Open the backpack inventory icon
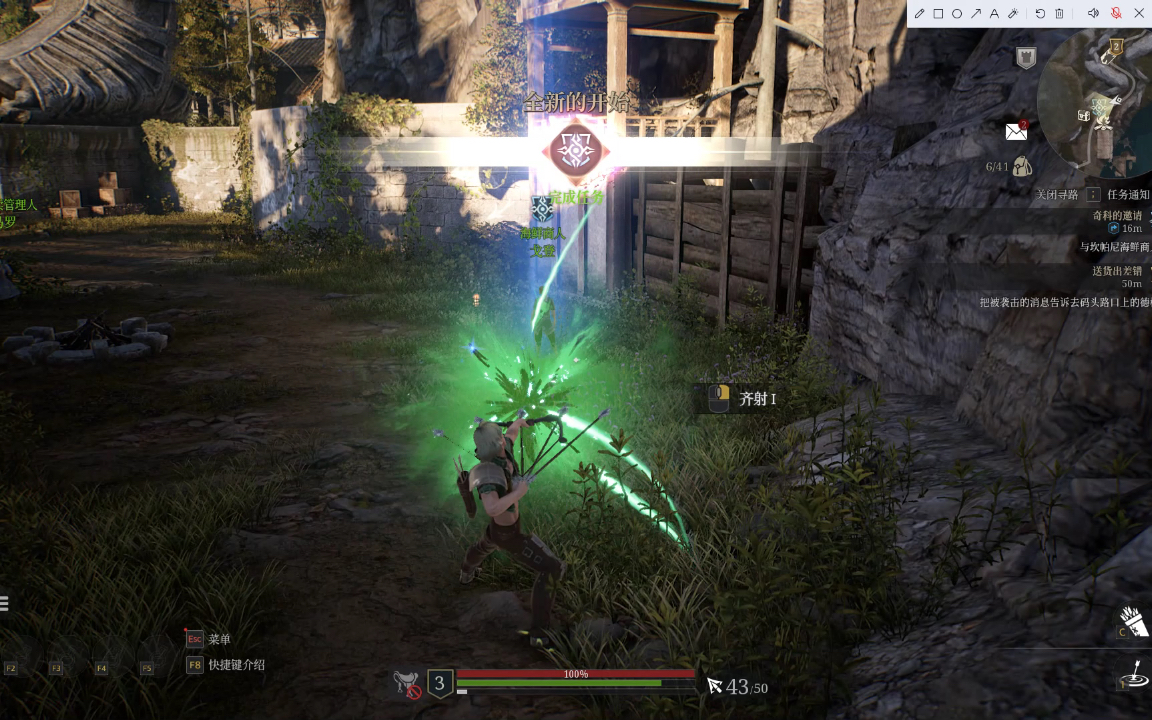The height and width of the screenshot is (720, 1152). coord(1022,166)
